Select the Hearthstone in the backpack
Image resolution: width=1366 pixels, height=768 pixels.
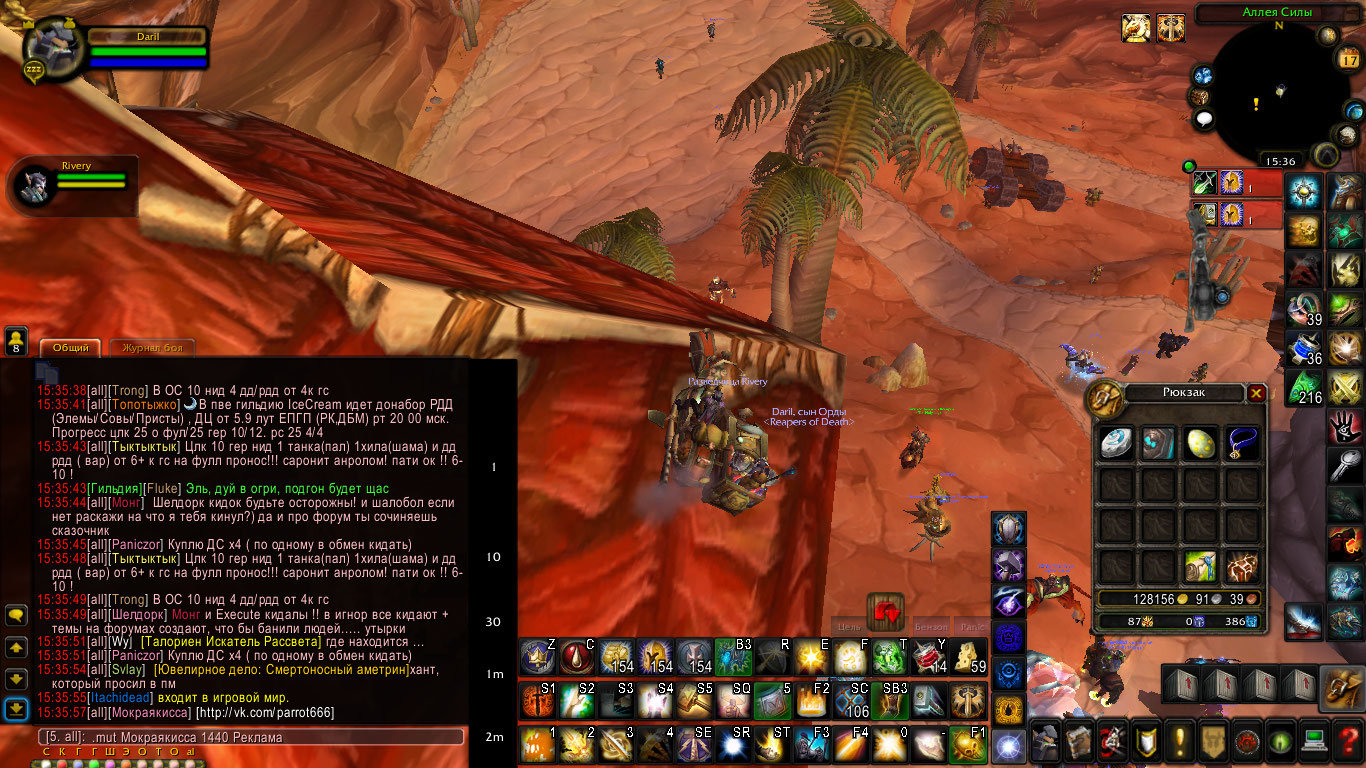(1115, 443)
